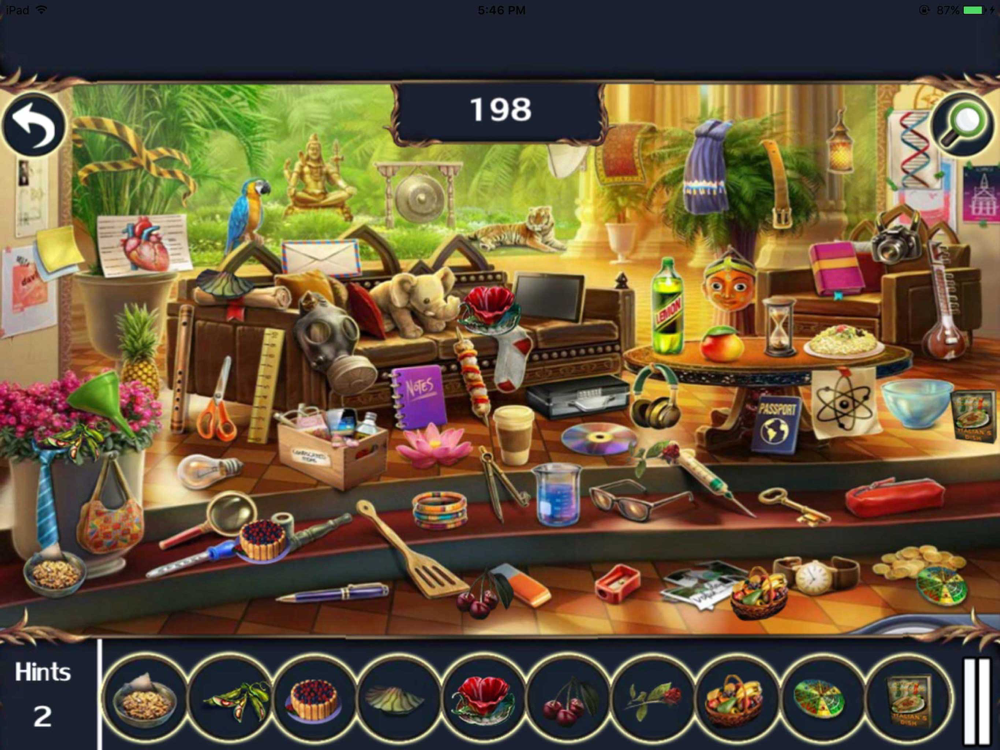
Task: Use a hint from the Hints panel
Action: pos(42,694)
